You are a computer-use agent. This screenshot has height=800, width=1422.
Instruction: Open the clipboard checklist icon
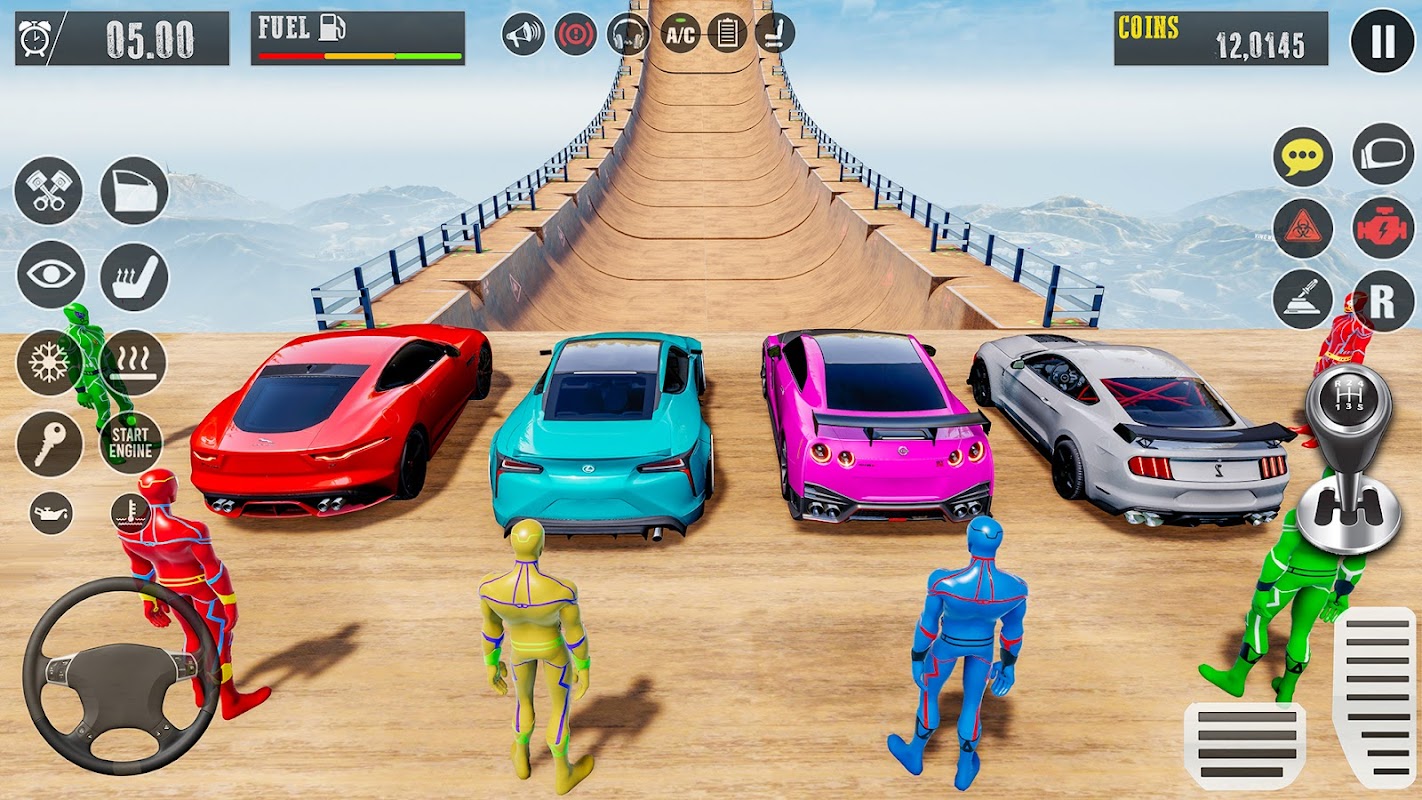click(728, 34)
